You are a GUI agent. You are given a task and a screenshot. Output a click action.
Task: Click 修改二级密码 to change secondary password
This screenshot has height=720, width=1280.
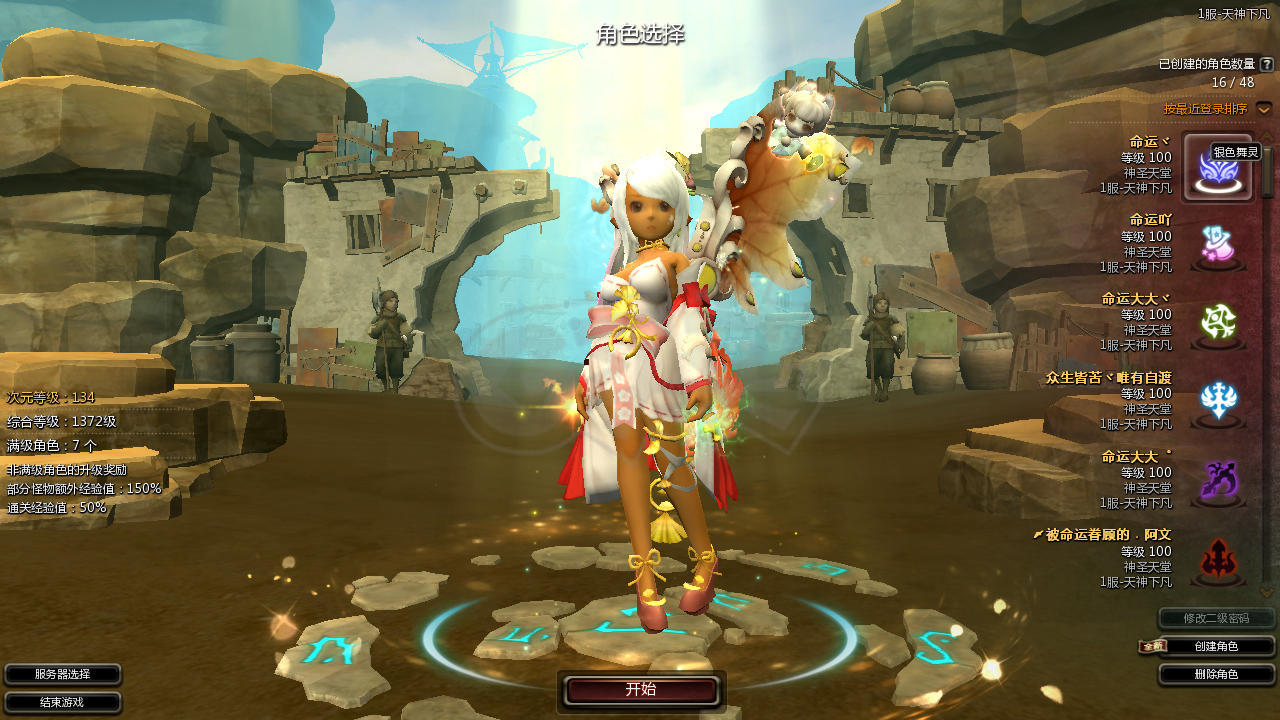click(x=1216, y=619)
